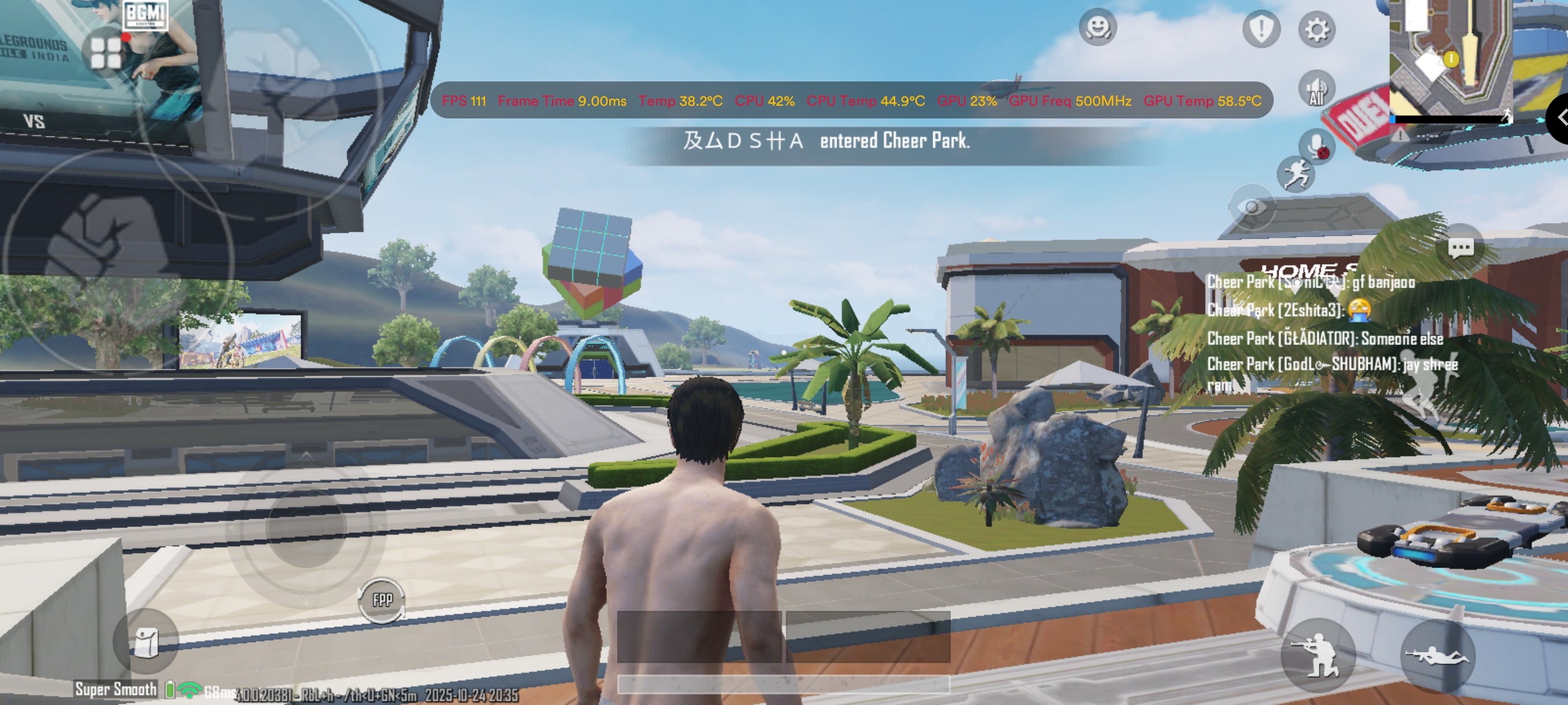The height and width of the screenshot is (705, 1568).
Task: Tap the running figure sprint icon
Action: click(x=1295, y=175)
